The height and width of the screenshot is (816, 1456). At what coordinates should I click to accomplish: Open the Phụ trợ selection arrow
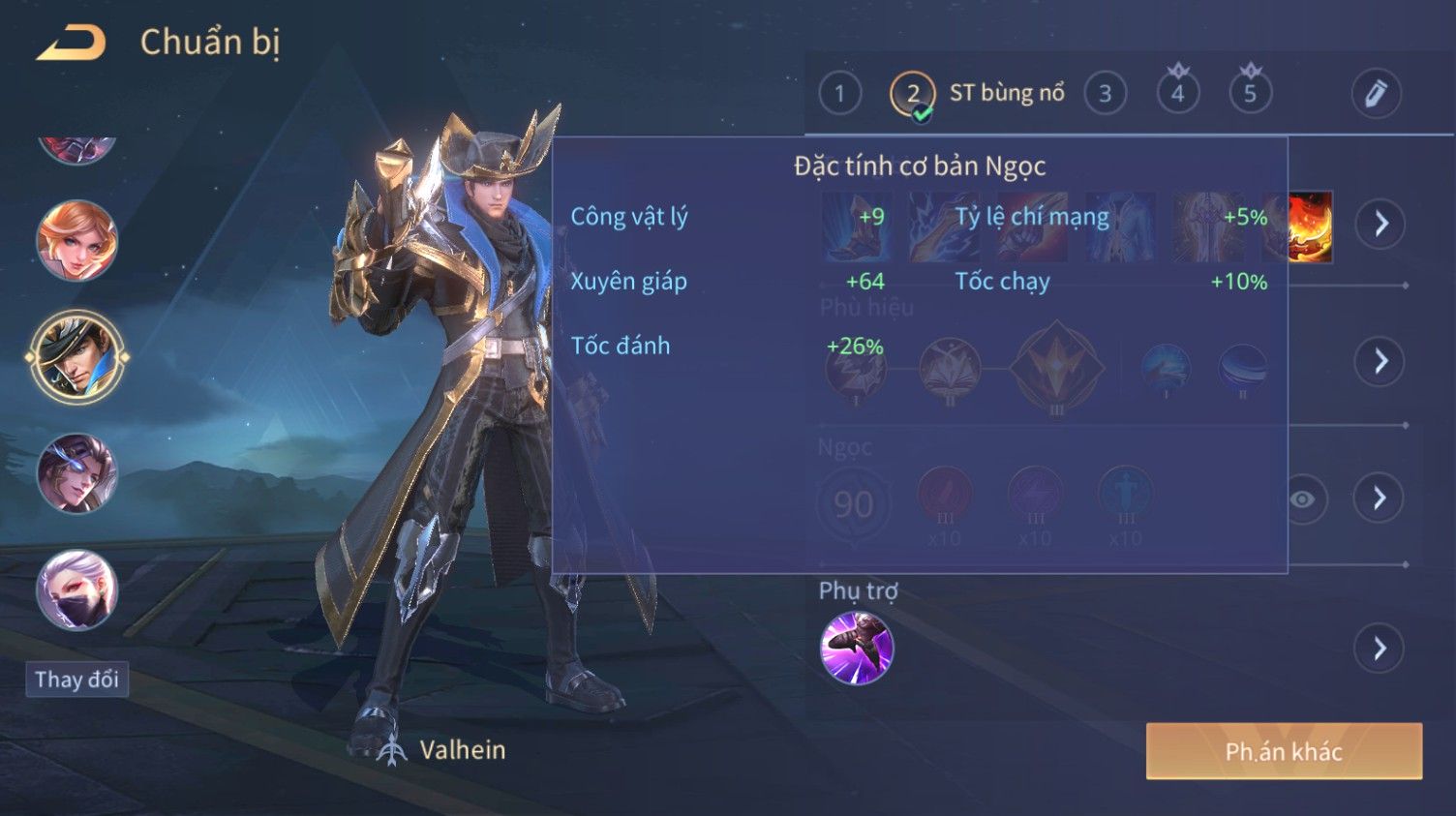point(1380,648)
